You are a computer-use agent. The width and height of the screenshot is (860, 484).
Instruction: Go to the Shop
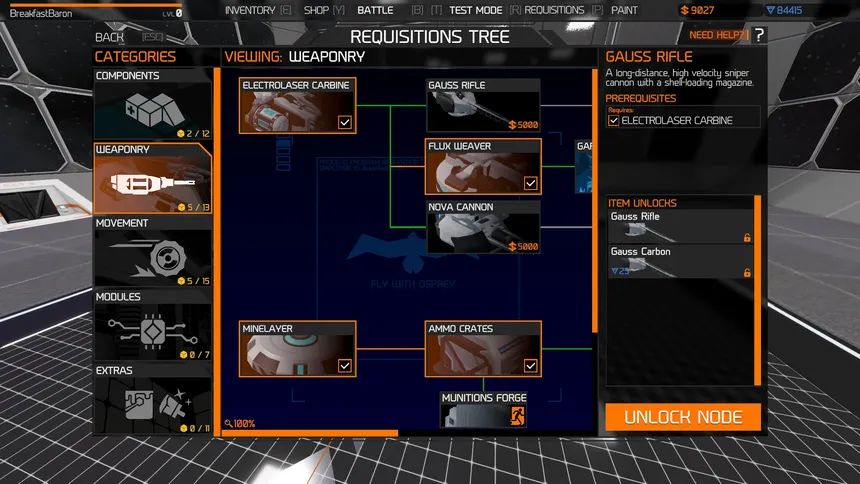316,10
